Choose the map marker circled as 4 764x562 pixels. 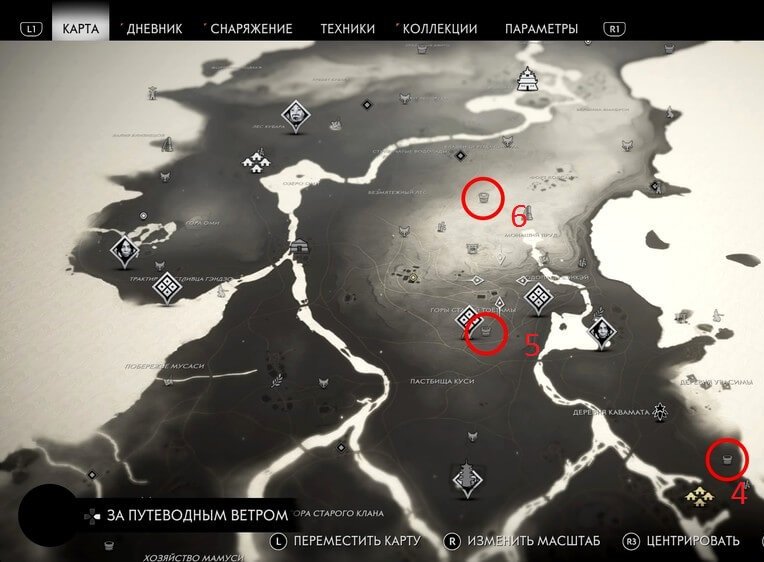tap(727, 460)
